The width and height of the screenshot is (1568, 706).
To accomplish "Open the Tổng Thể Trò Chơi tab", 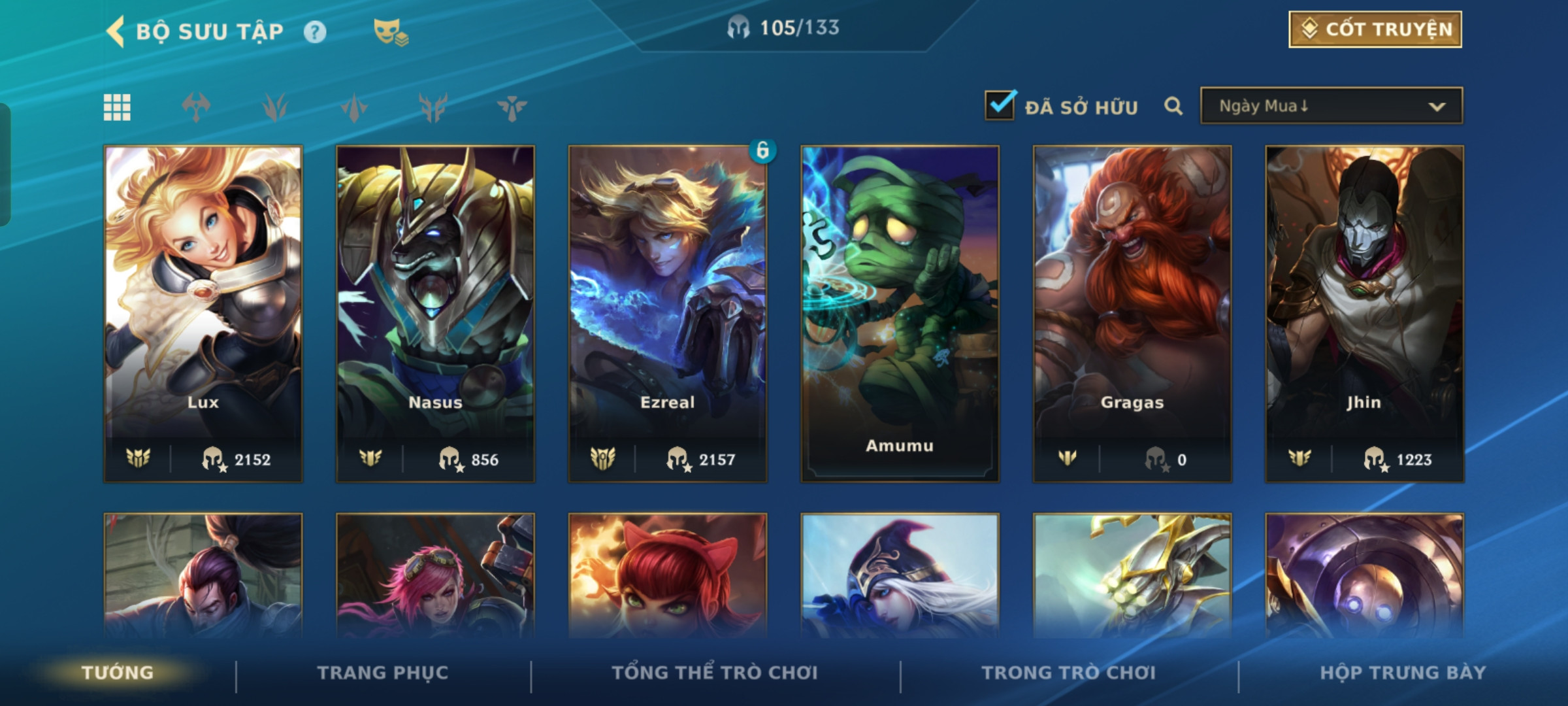I will pyautogui.click(x=715, y=673).
